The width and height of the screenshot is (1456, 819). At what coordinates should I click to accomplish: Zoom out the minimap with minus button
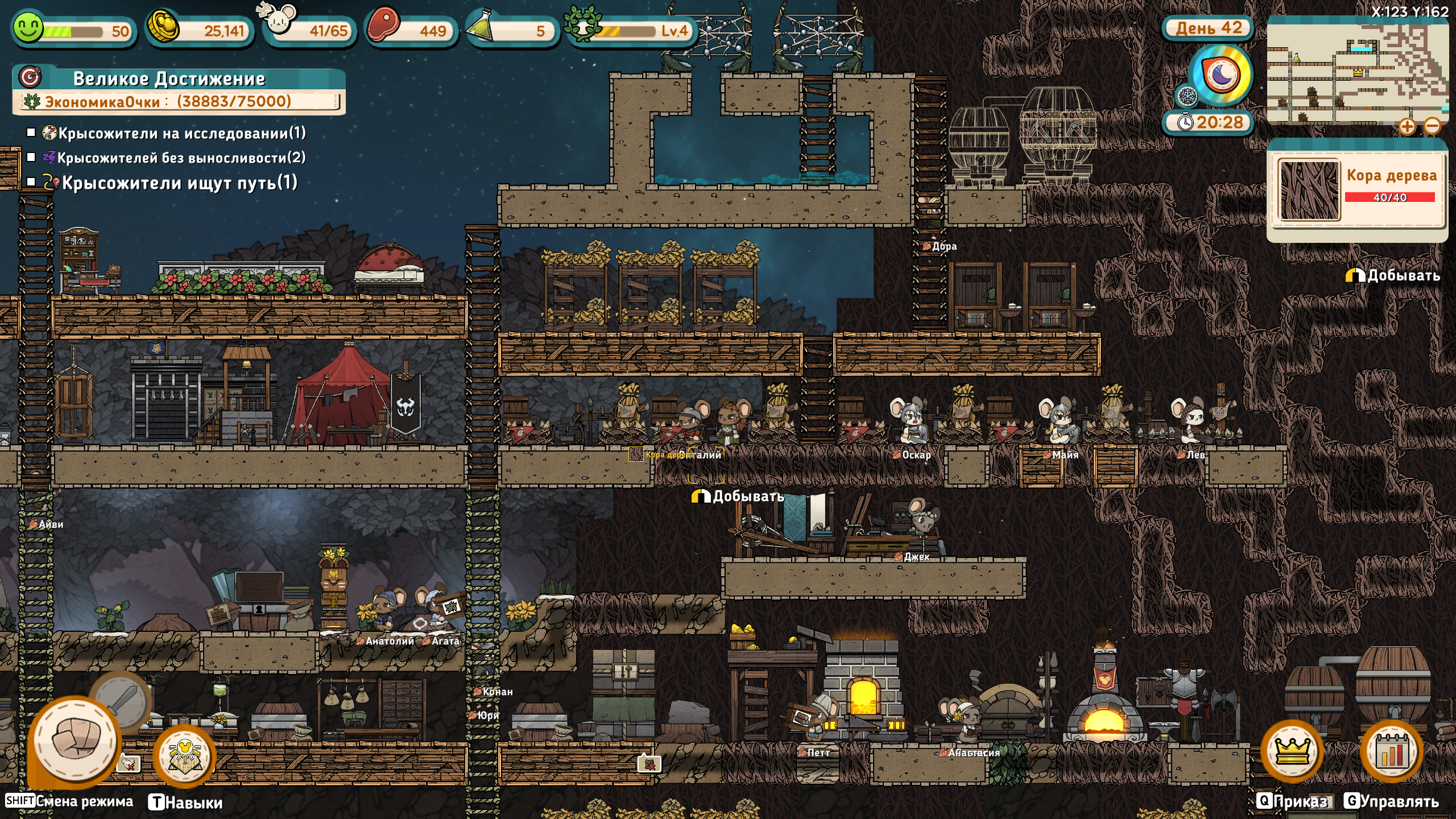point(1433,126)
